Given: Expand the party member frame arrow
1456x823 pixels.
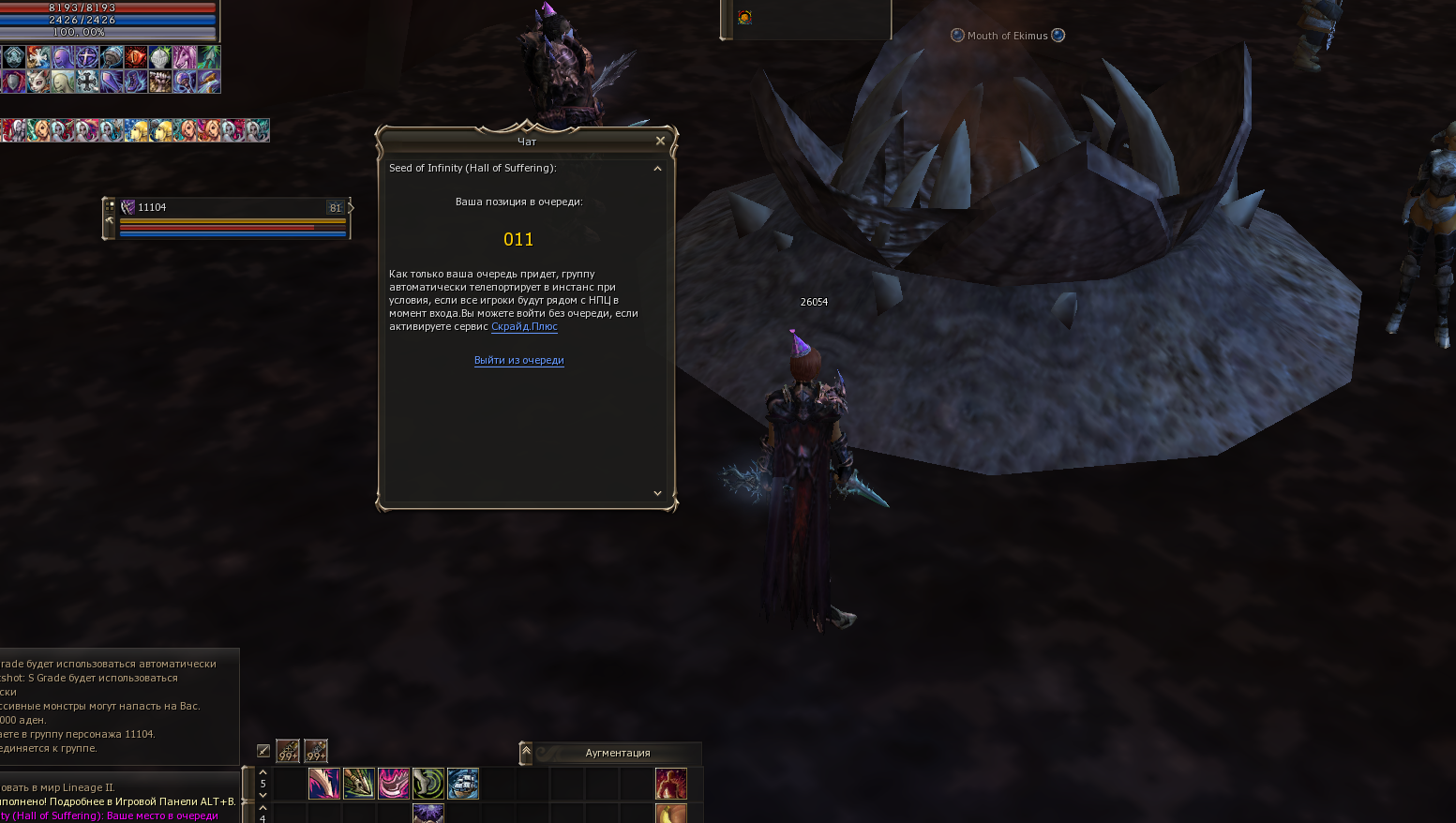Looking at the screenshot, I should pyautogui.click(x=351, y=207).
